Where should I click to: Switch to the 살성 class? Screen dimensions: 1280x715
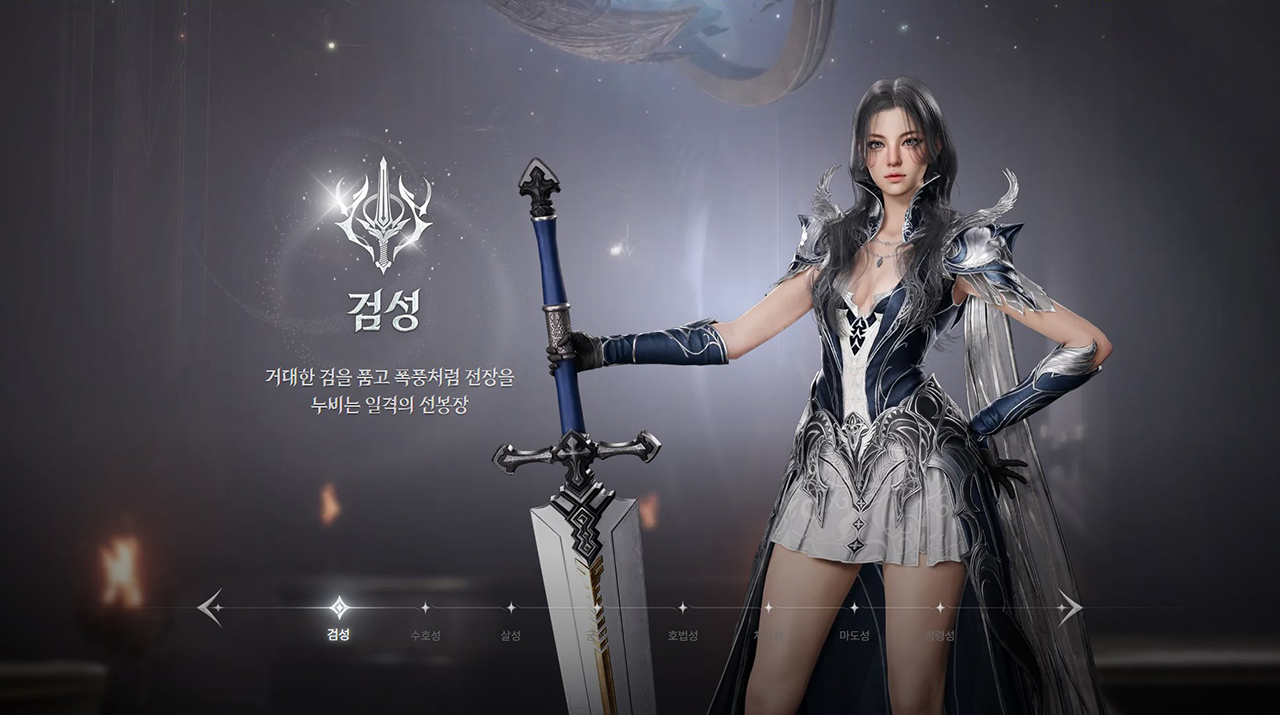tap(511, 607)
